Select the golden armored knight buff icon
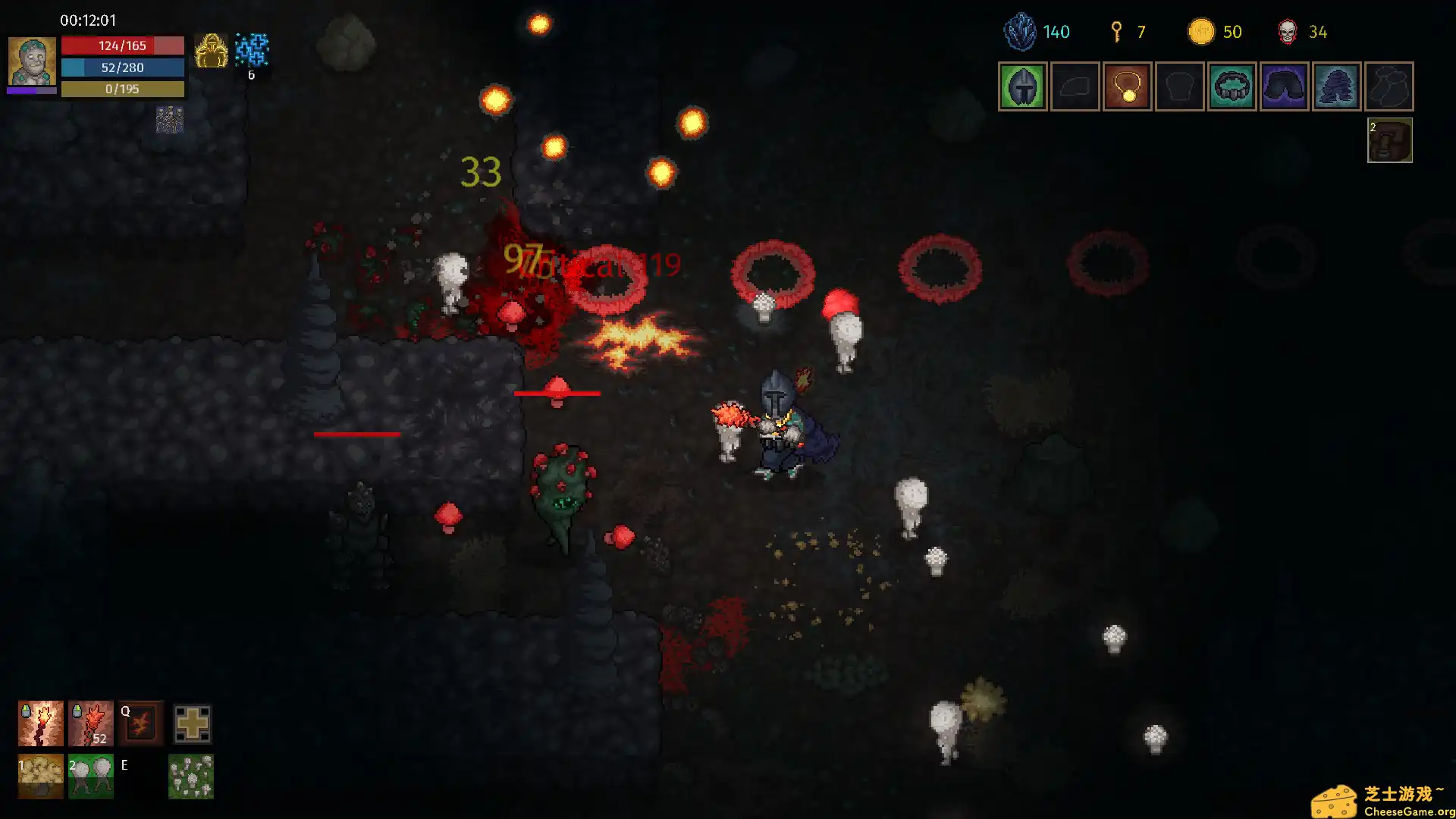 click(211, 52)
